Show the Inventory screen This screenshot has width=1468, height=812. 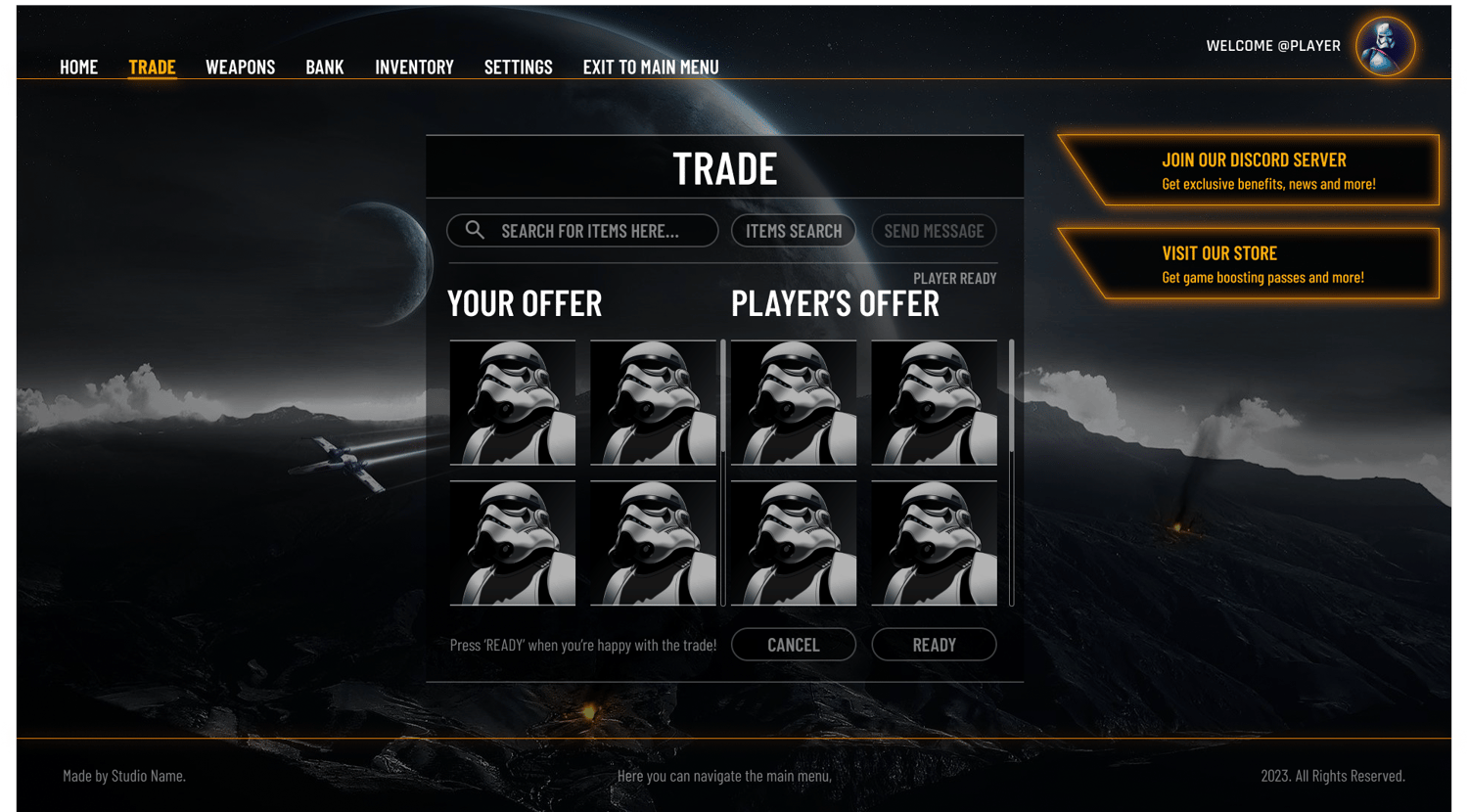414,68
